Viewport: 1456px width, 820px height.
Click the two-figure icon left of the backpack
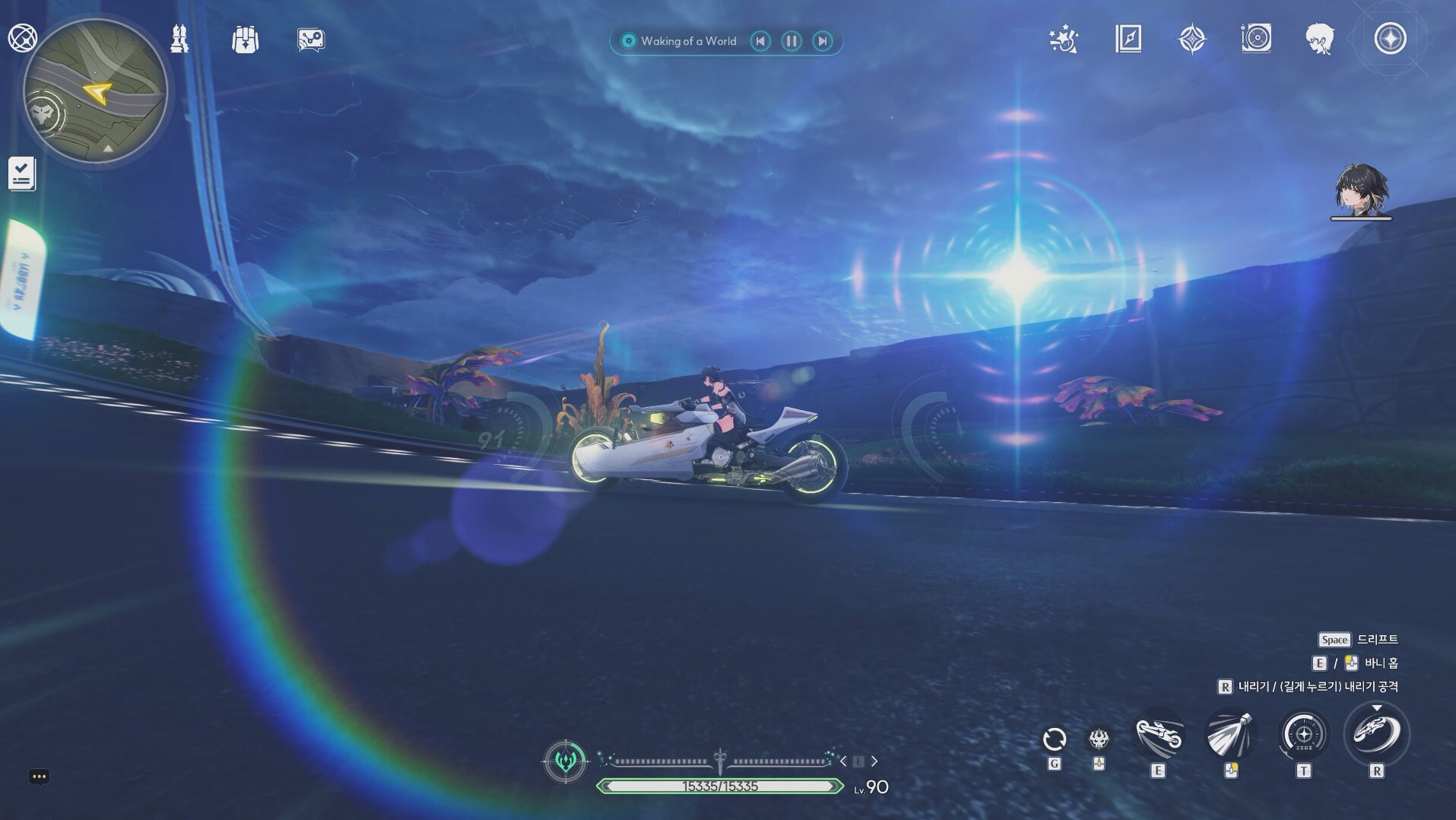point(179,39)
